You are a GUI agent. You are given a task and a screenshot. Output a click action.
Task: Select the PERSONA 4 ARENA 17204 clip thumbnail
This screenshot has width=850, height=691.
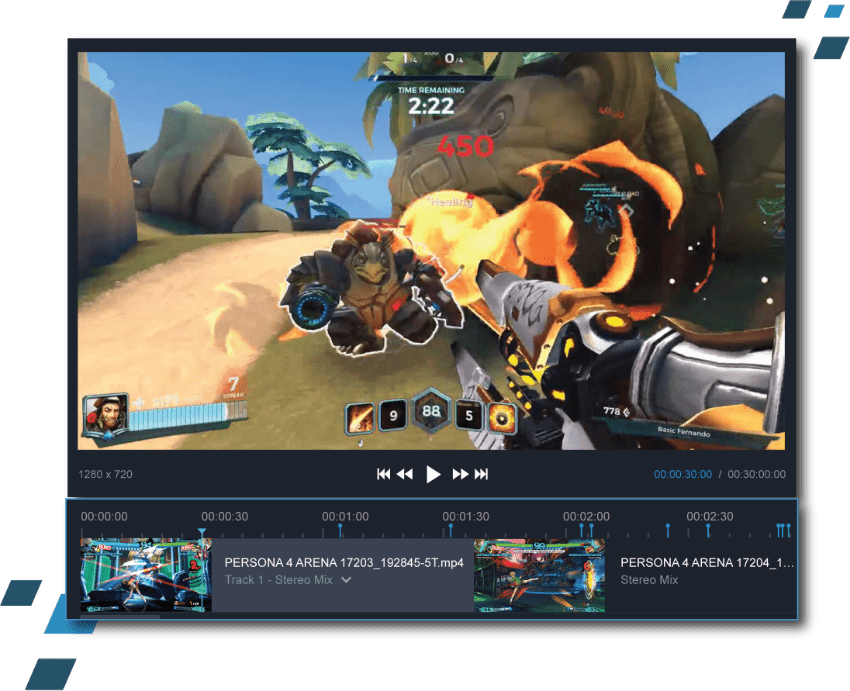click(539, 575)
